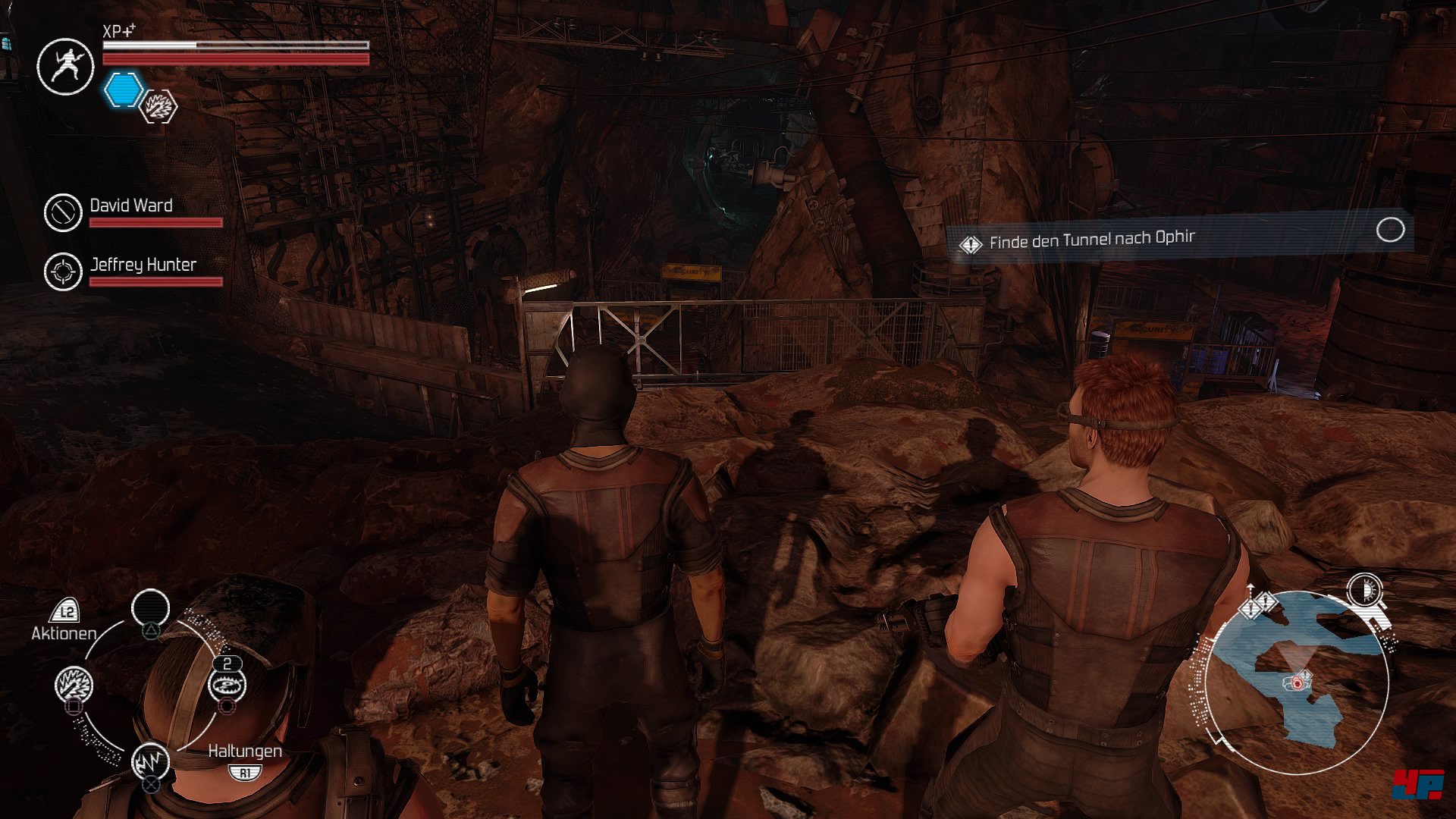Activate the spiky burst skill on the action wheel
Image resolution: width=1456 pixels, height=819 pixels.
point(74,685)
